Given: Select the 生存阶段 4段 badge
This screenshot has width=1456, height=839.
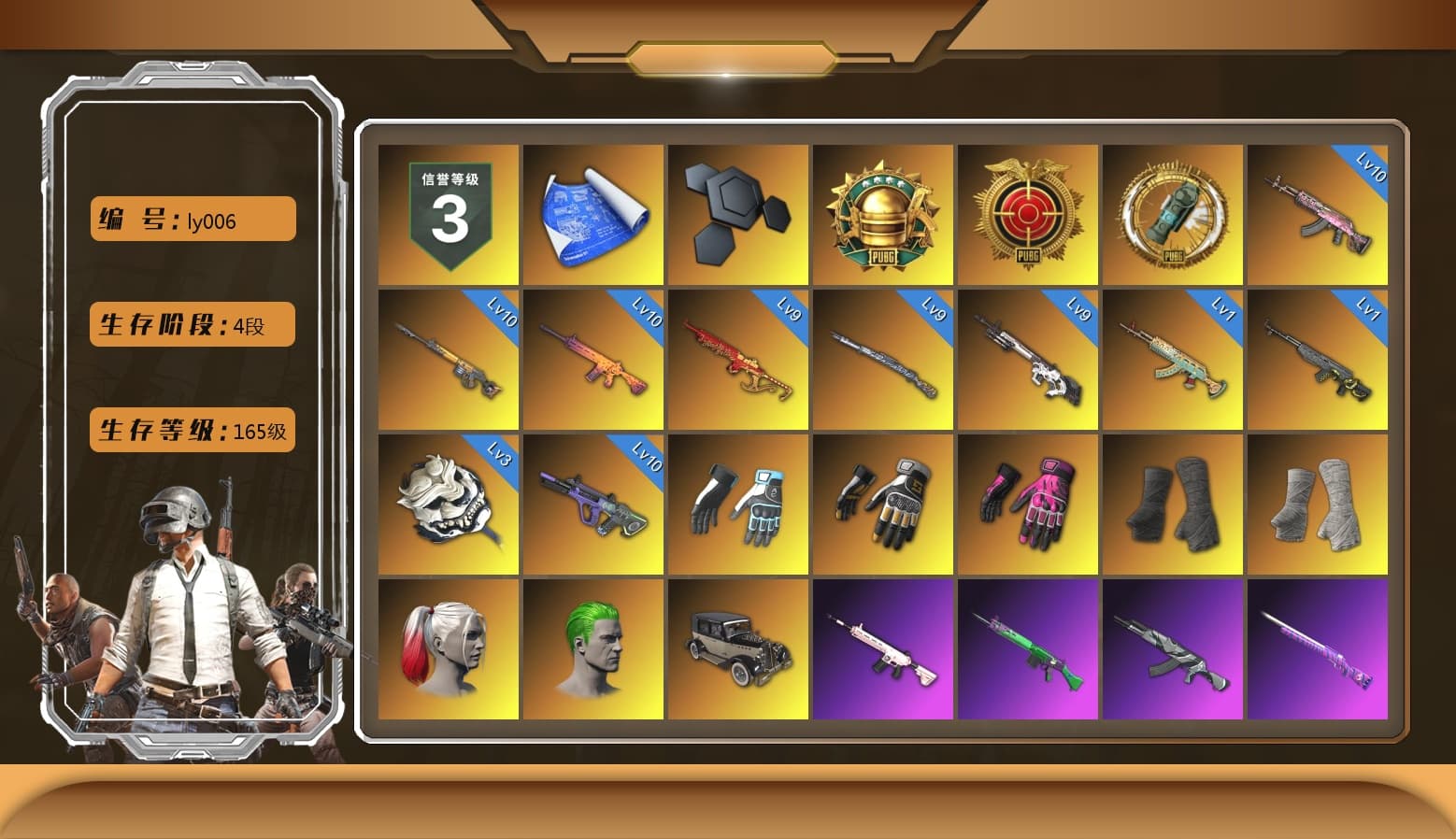Looking at the screenshot, I should click(x=192, y=324).
